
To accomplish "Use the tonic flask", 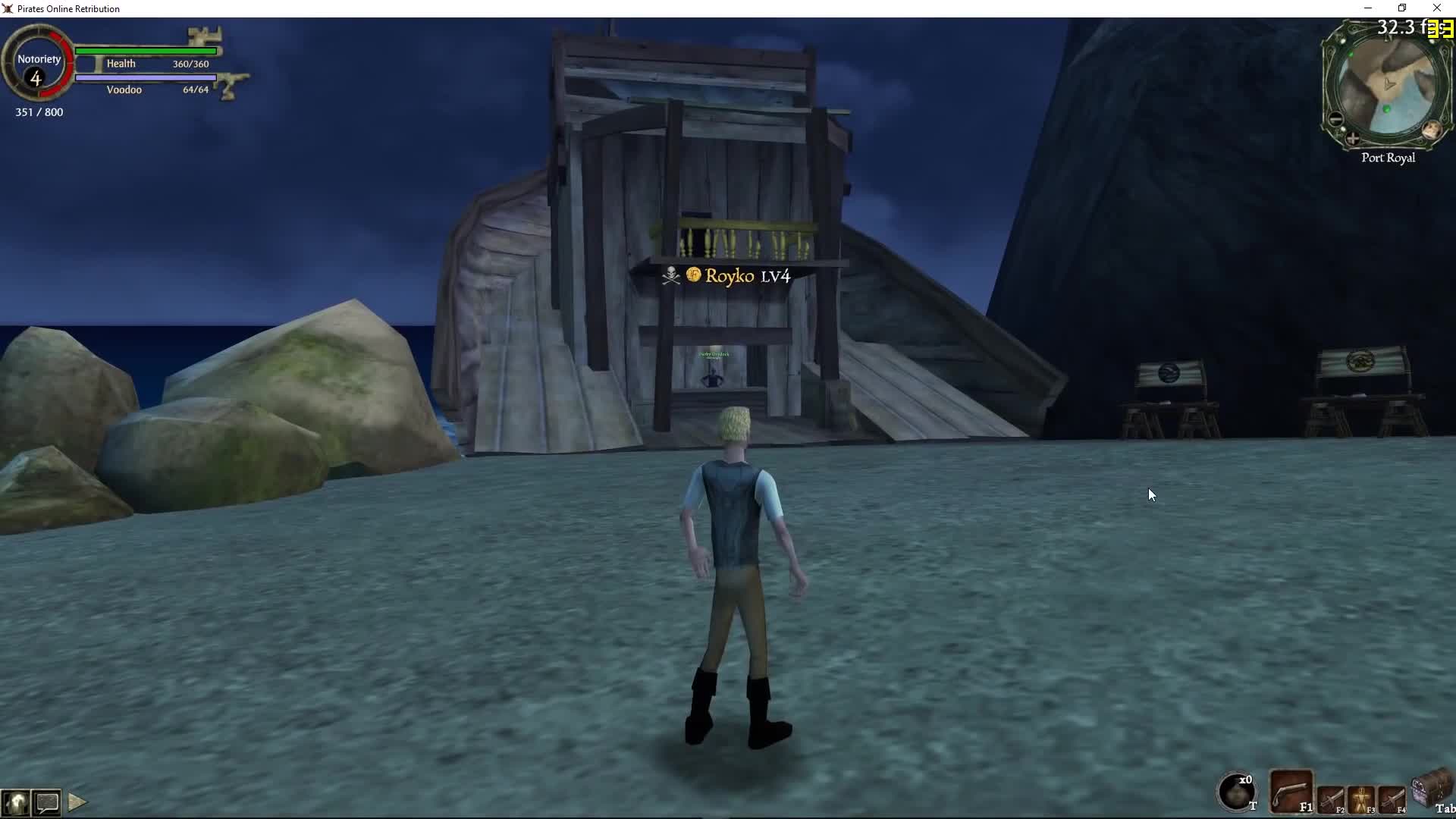I will pyautogui.click(x=1236, y=792).
